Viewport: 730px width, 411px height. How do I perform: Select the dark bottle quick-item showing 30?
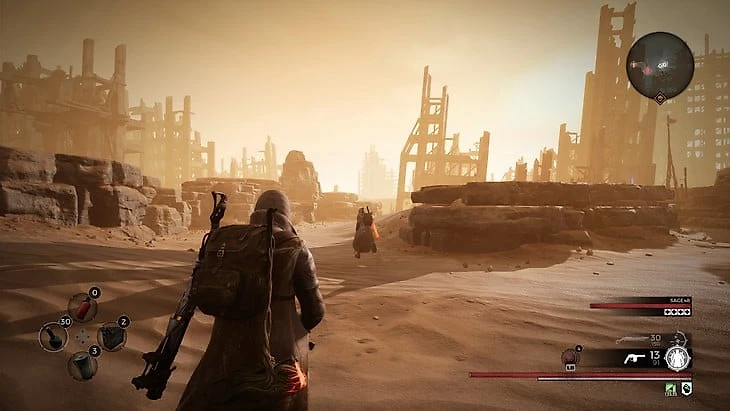53,336
